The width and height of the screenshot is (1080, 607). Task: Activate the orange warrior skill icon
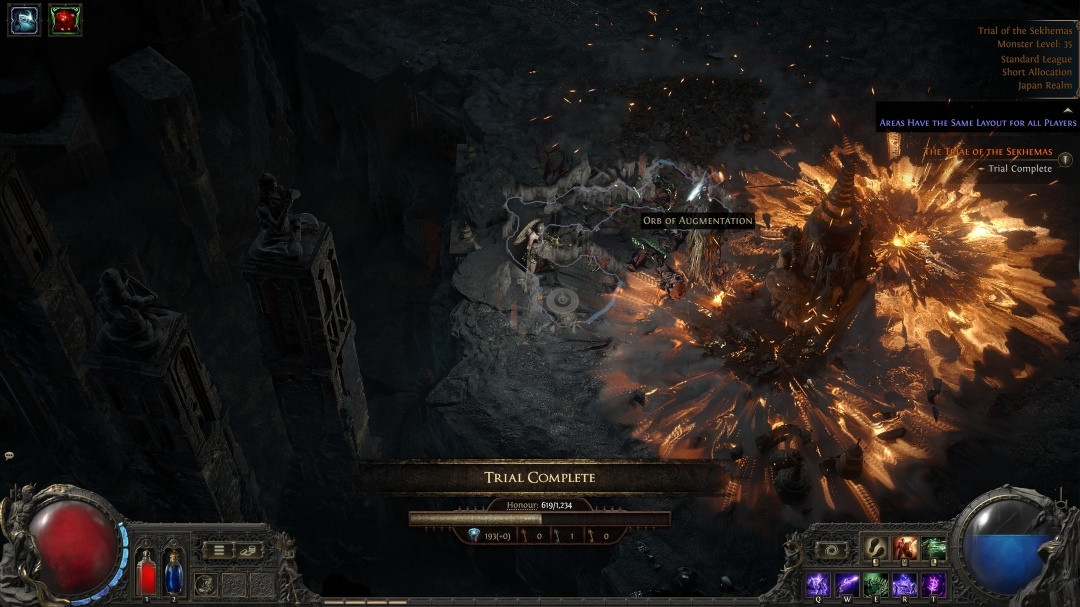pyautogui.click(x=905, y=548)
